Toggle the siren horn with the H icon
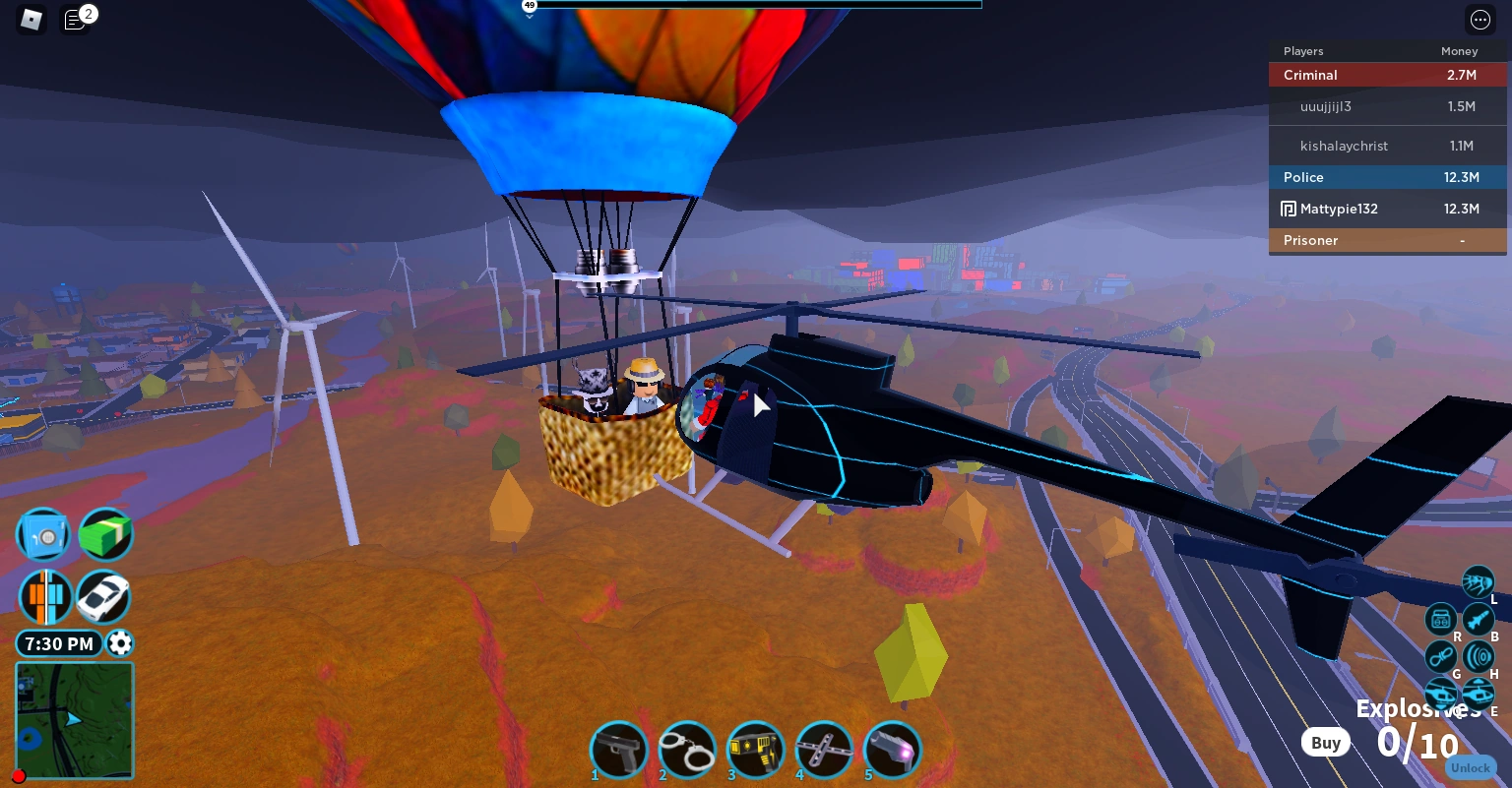 click(x=1479, y=656)
